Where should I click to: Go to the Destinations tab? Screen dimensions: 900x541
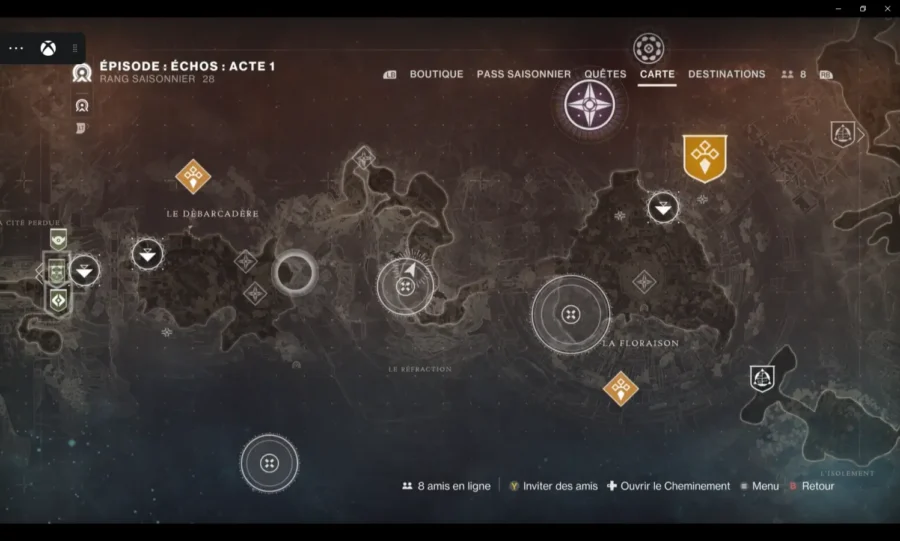click(x=726, y=74)
